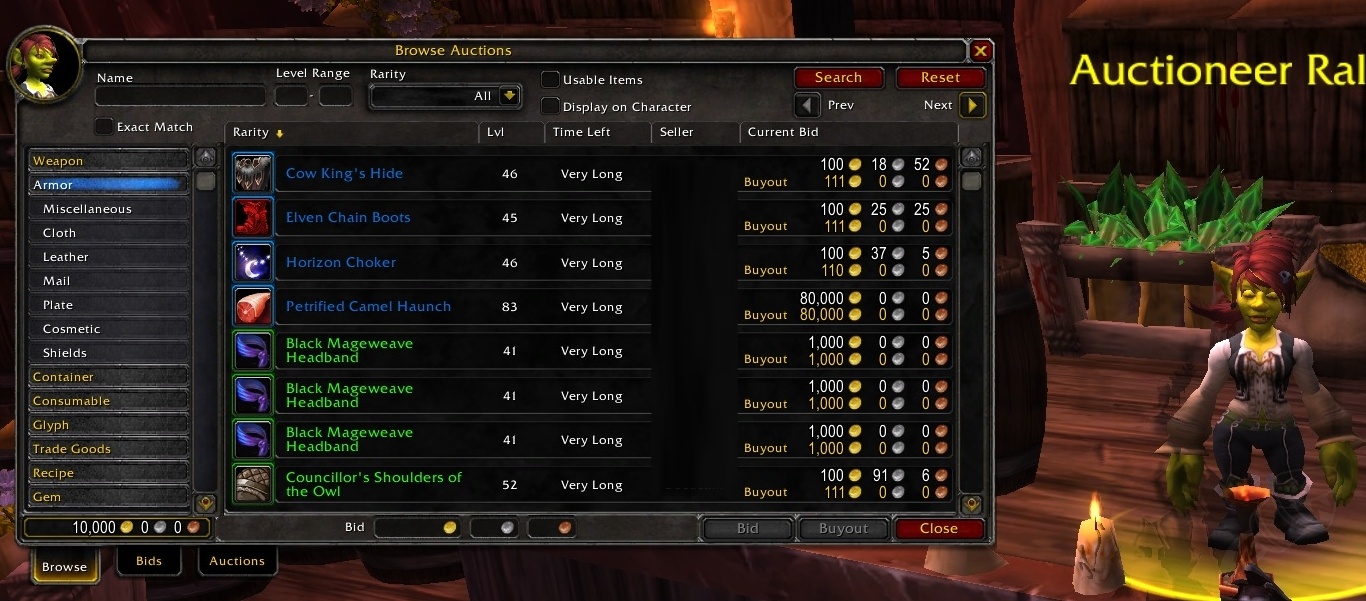
Task: Select the Petrified Camel Haunch listing
Action: (368, 307)
